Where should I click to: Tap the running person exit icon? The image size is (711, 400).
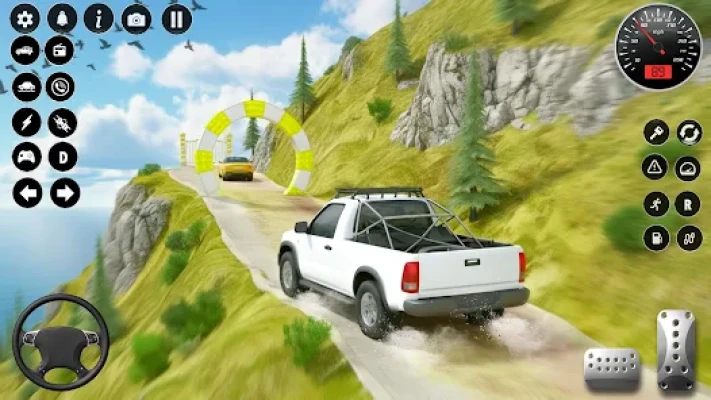[x=656, y=203]
